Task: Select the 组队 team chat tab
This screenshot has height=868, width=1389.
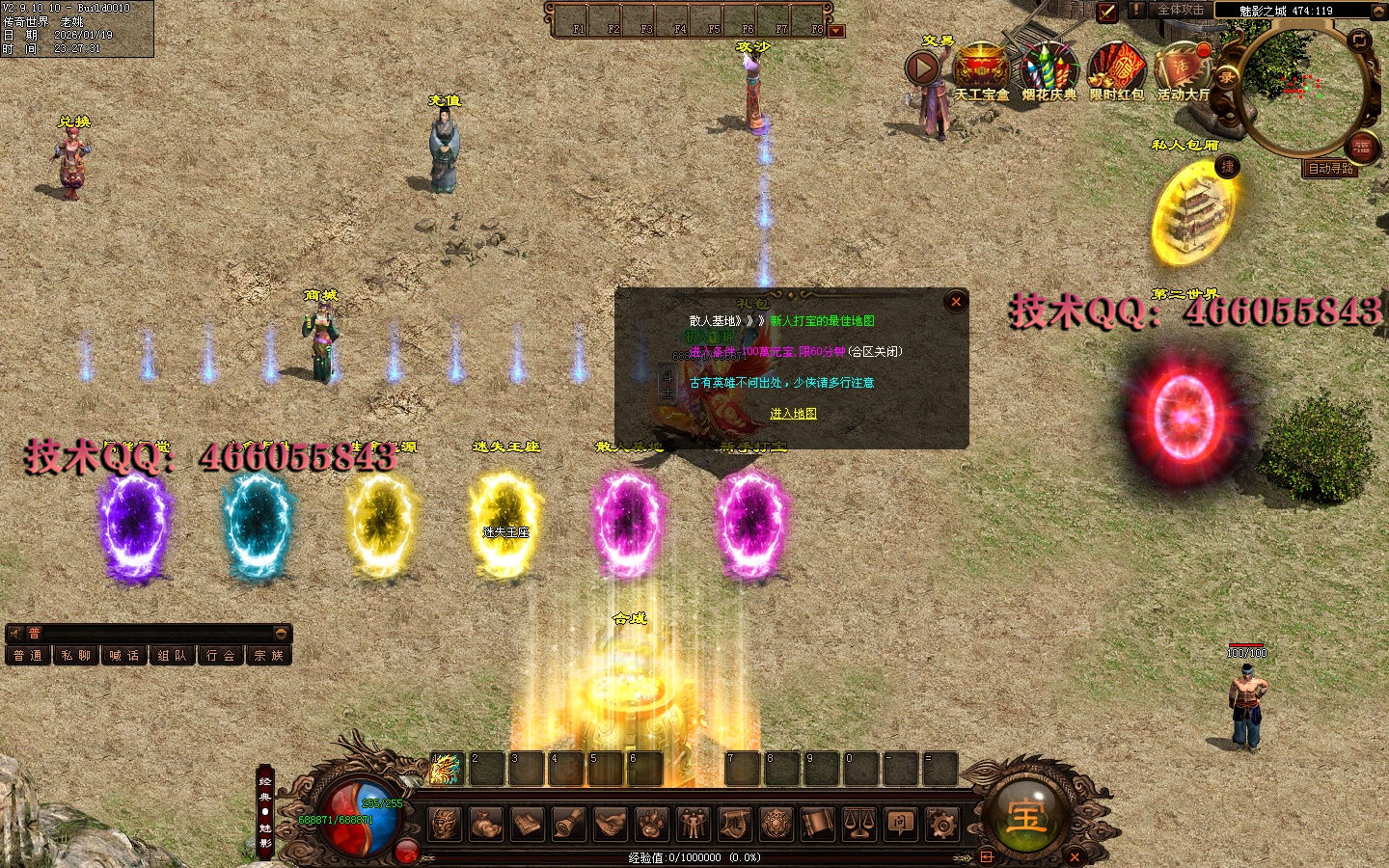Action: click(x=172, y=656)
